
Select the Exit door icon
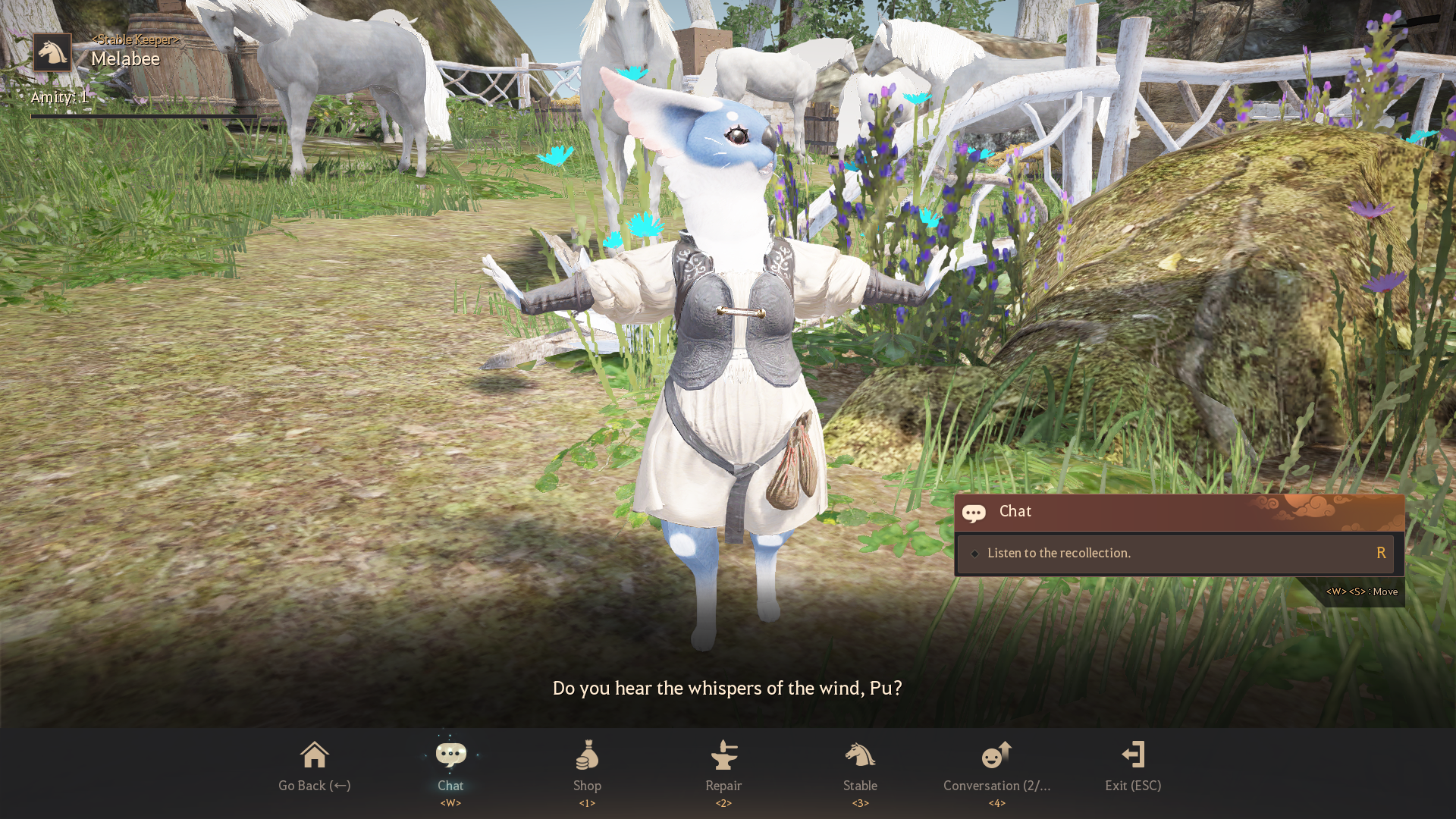click(x=1132, y=753)
